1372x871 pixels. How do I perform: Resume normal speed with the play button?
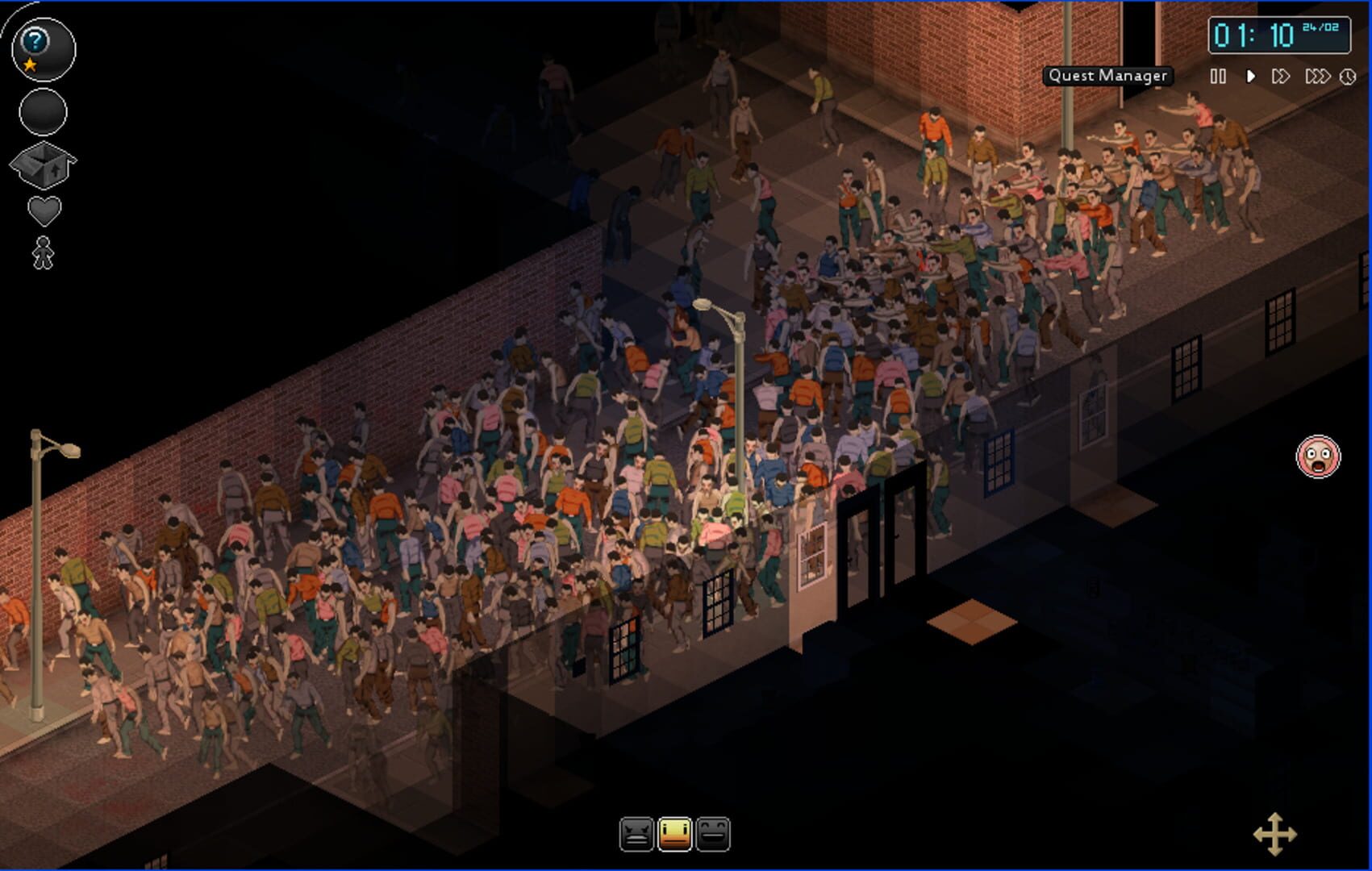[1250, 77]
